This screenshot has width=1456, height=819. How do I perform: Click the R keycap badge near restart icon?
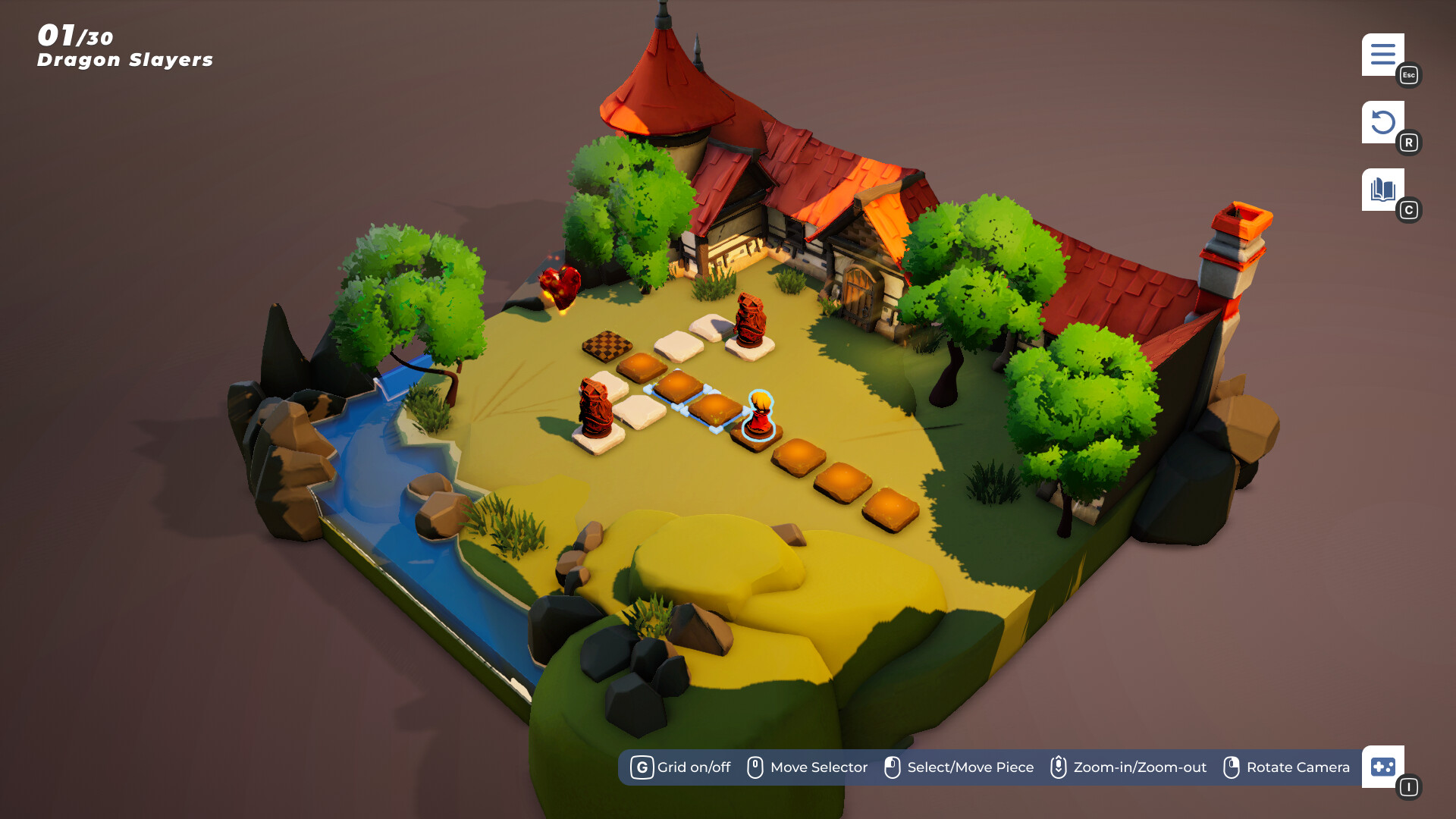pos(1410,142)
